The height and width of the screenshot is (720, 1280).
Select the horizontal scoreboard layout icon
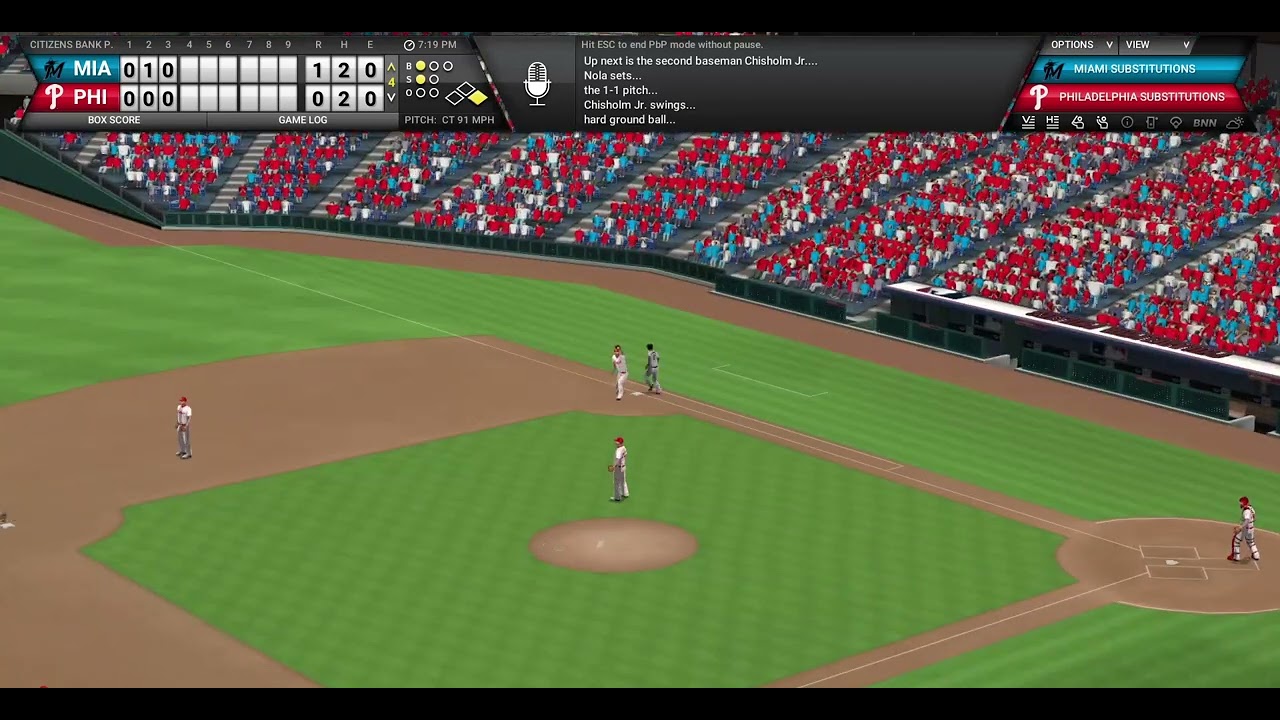click(1052, 122)
